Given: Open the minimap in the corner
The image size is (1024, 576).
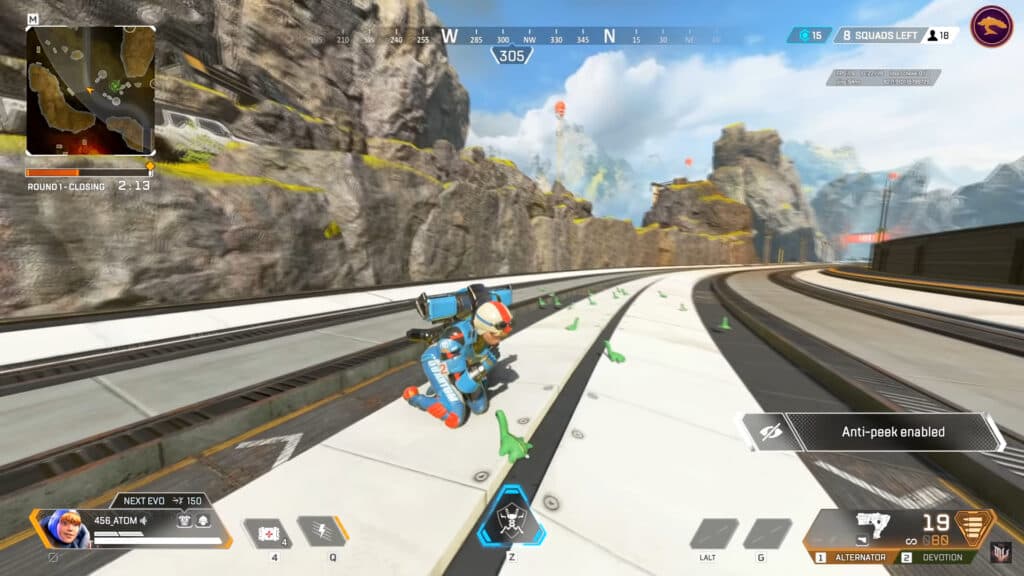Looking at the screenshot, I should tap(90, 90).
